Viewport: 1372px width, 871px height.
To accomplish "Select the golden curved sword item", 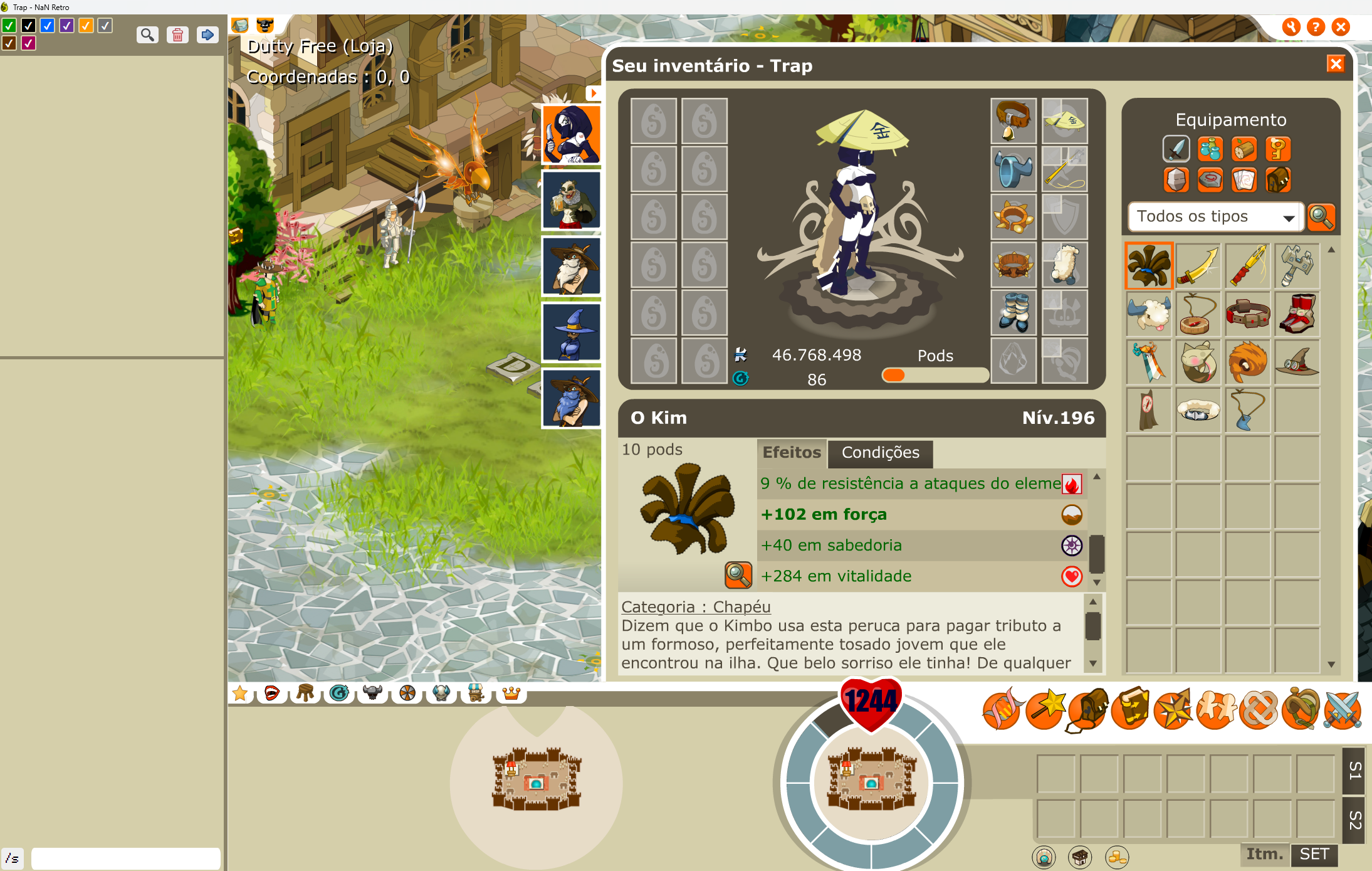I will pyautogui.click(x=1198, y=266).
